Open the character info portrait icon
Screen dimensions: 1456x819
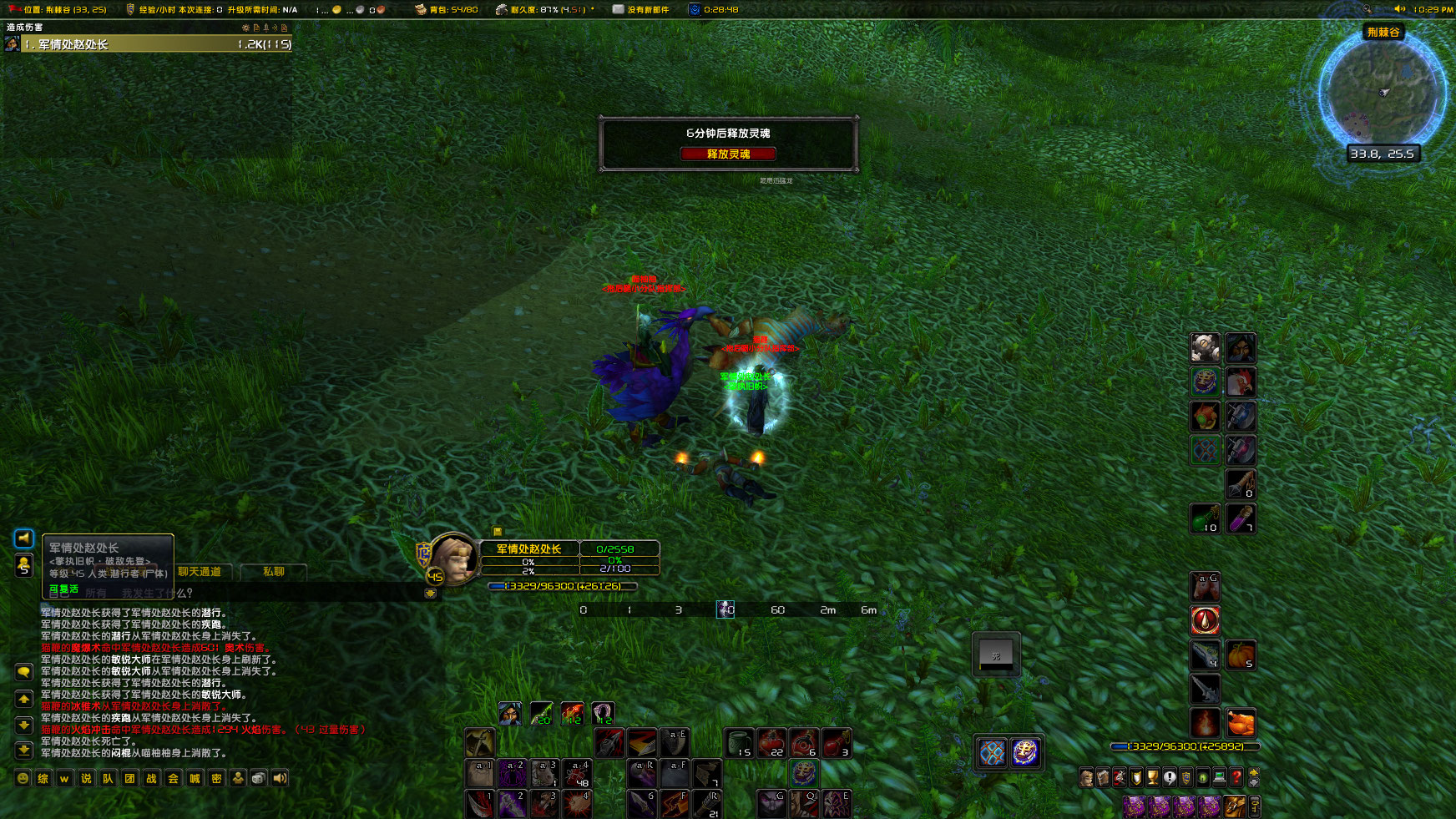(1086, 777)
